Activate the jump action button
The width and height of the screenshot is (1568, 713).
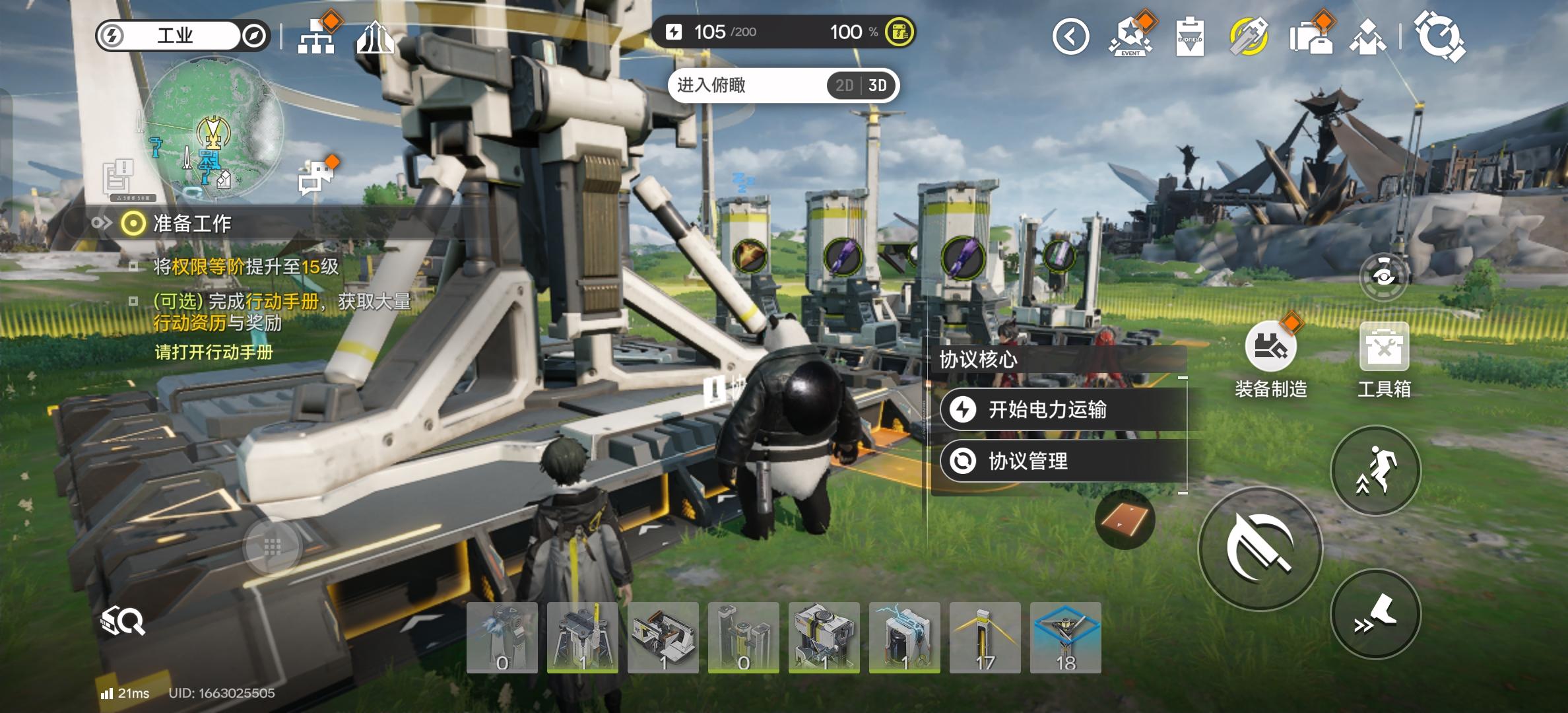[1375, 471]
